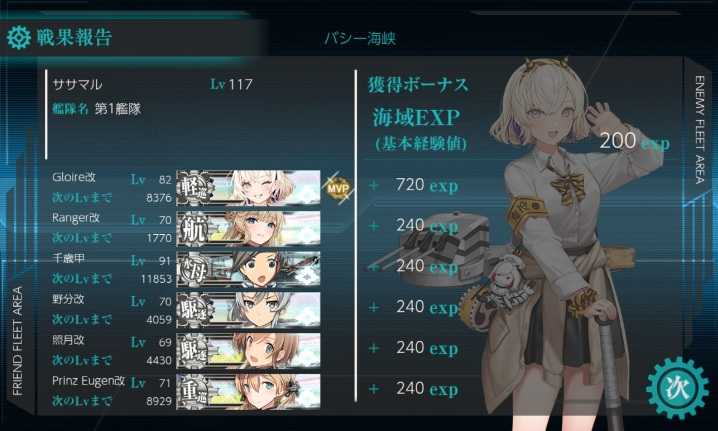Pick the 照月改 ship banner
This screenshot has width=718, height=431.
point(249,347)
